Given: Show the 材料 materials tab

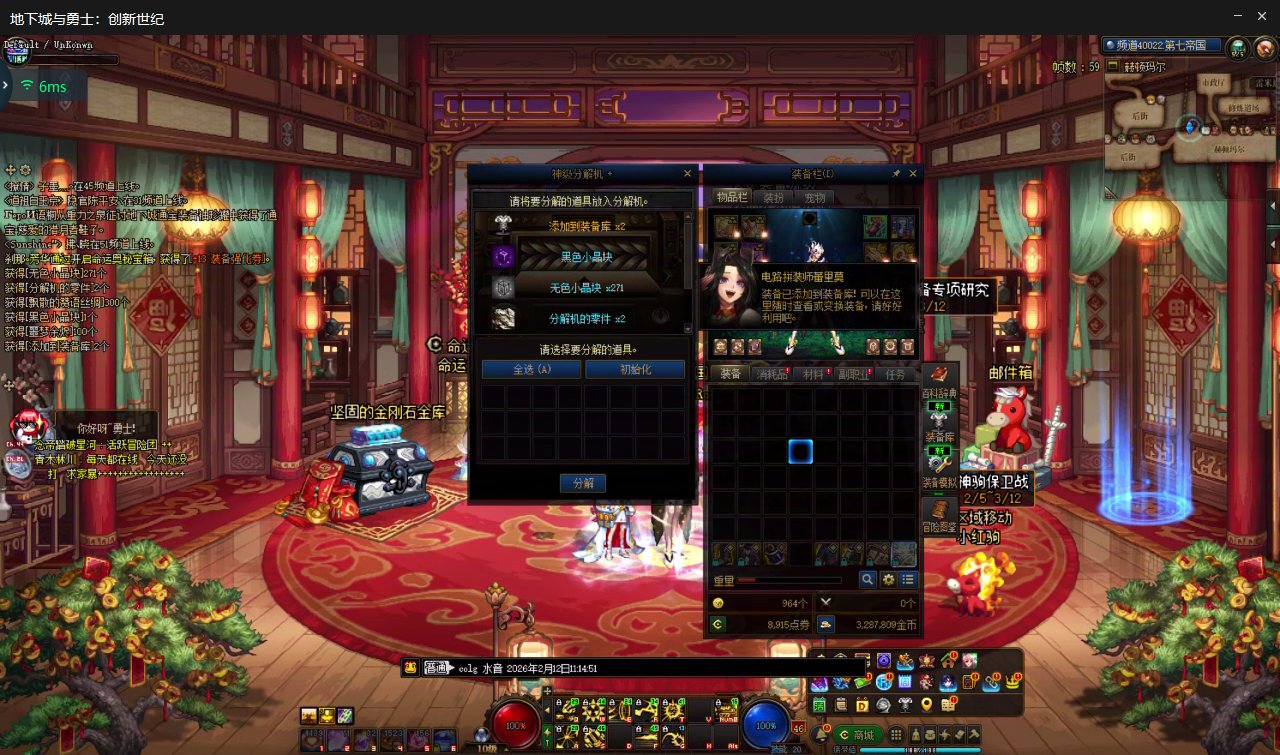Looking at the screenshot, I should 813,374.
